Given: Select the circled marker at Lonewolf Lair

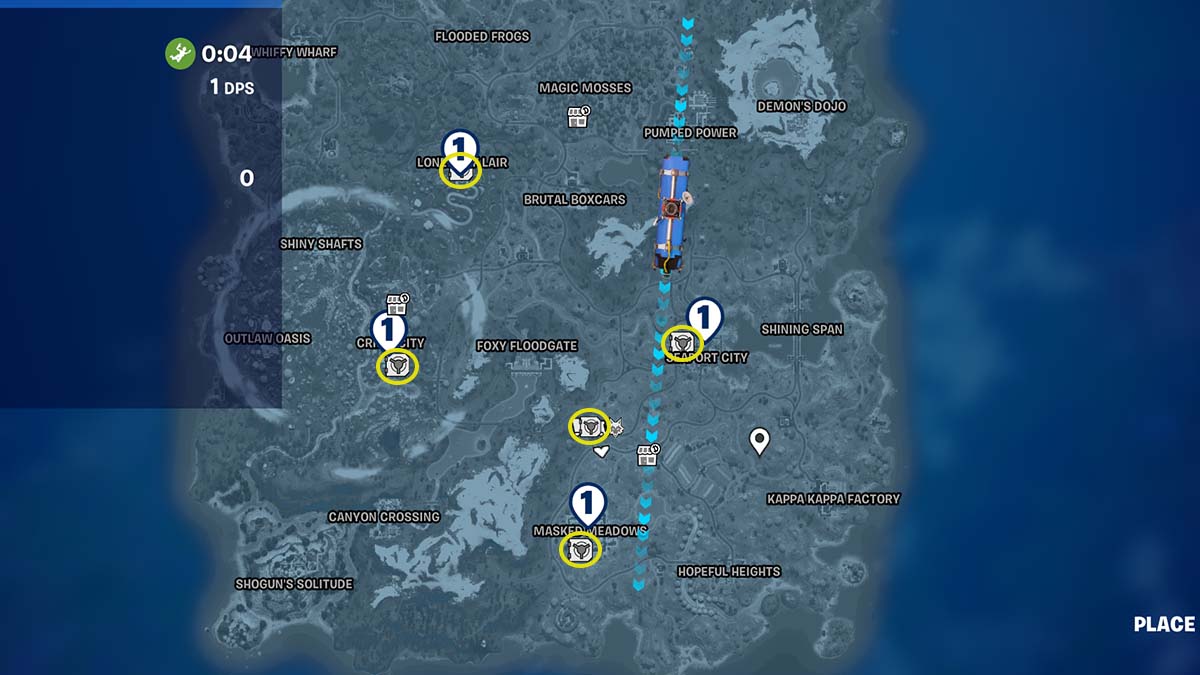Looking at the screenshot, I should (460, 172).
